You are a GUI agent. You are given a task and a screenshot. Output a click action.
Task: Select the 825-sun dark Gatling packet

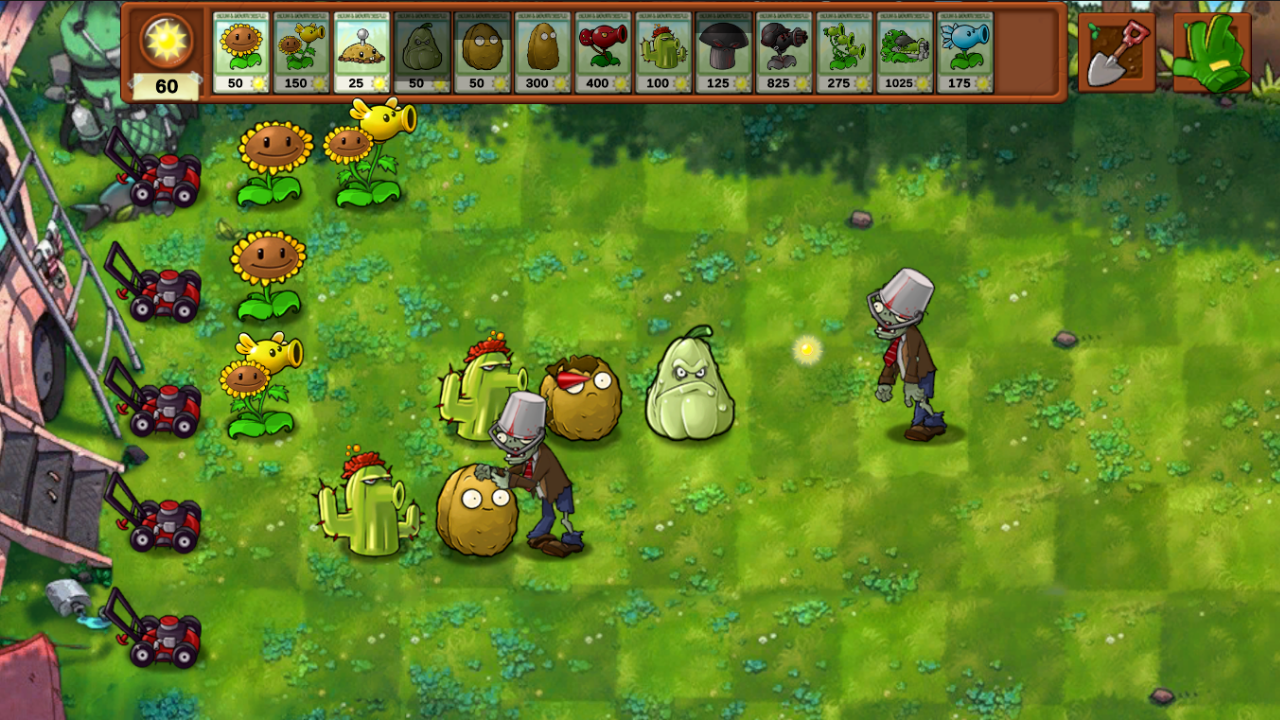pos(782,50)
